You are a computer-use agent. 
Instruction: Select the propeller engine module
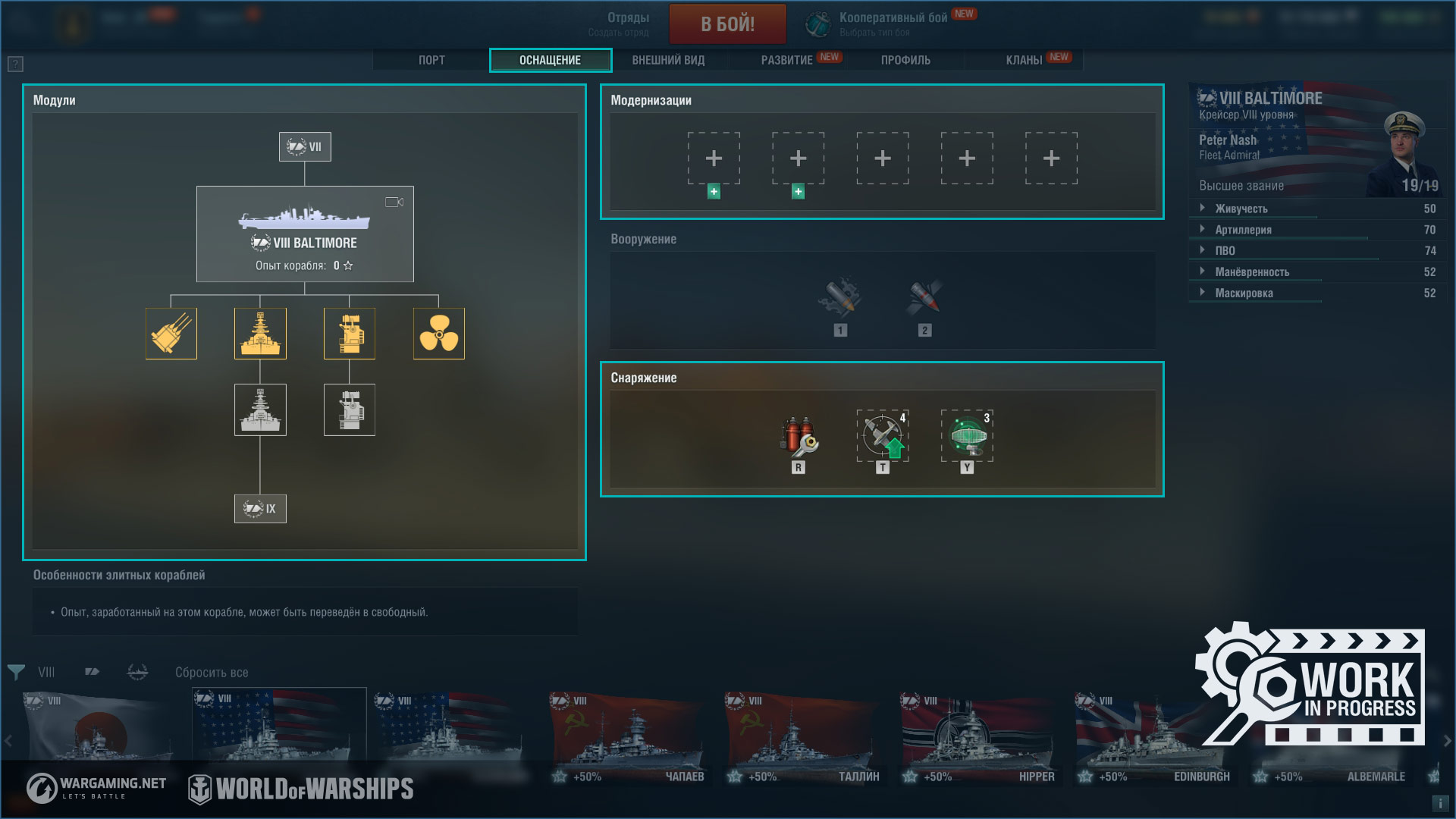click(x=438, y=334)
